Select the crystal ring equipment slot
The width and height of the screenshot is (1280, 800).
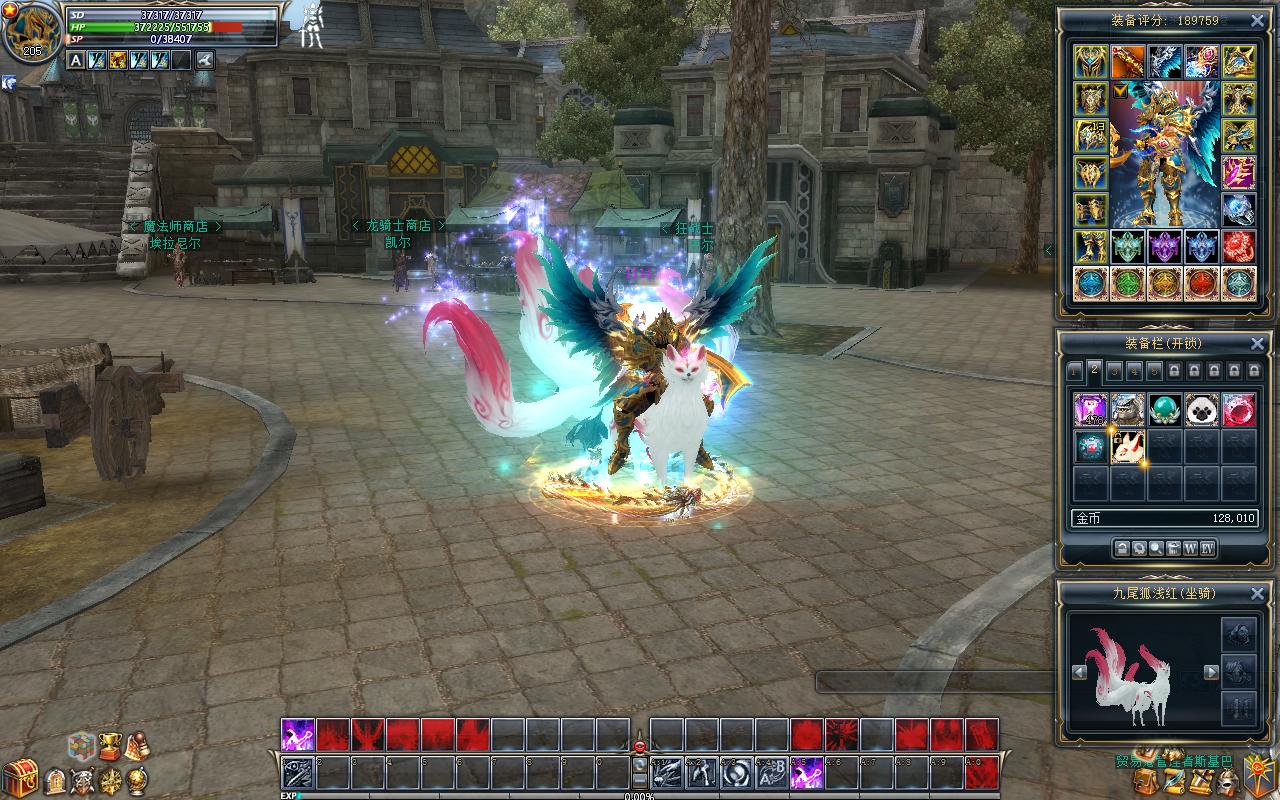[x=1238, y=210]
